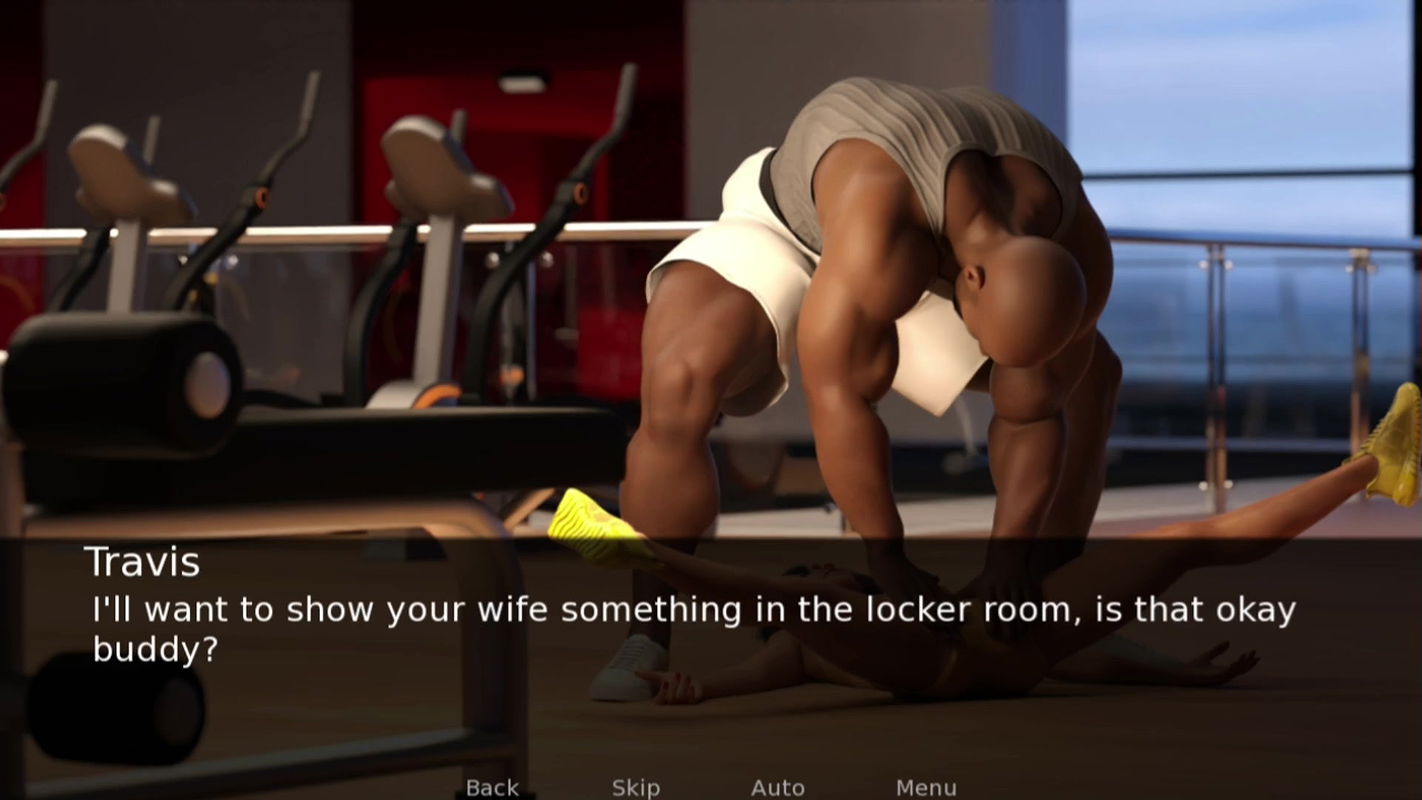Click Back to rewind the dialogue

tap(492, 787)
